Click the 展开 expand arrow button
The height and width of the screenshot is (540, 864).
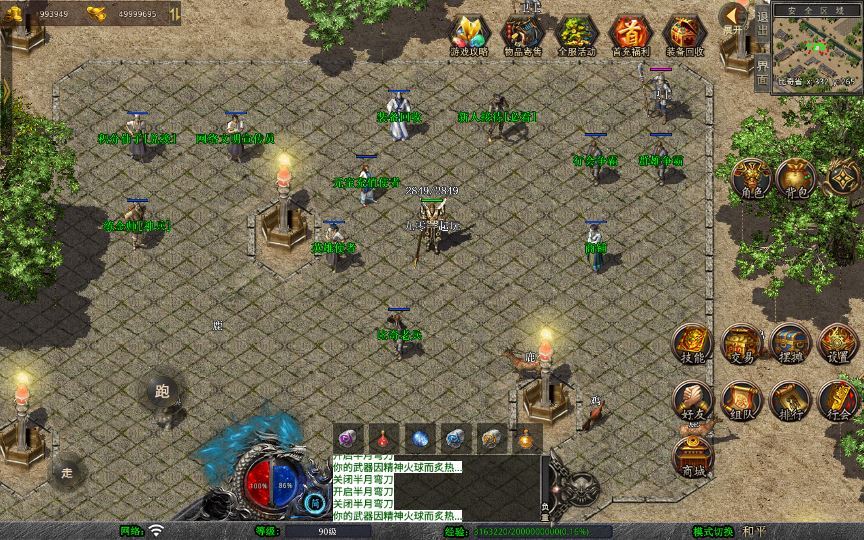(734, 18)
